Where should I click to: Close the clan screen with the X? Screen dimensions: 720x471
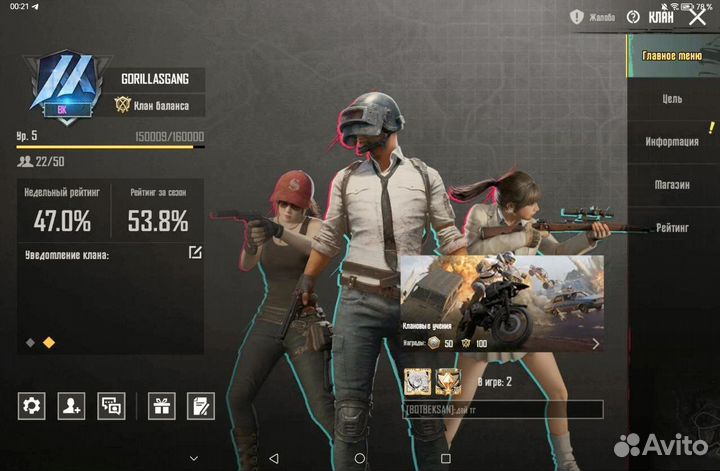pyautogui.click(x=698, y=17)
